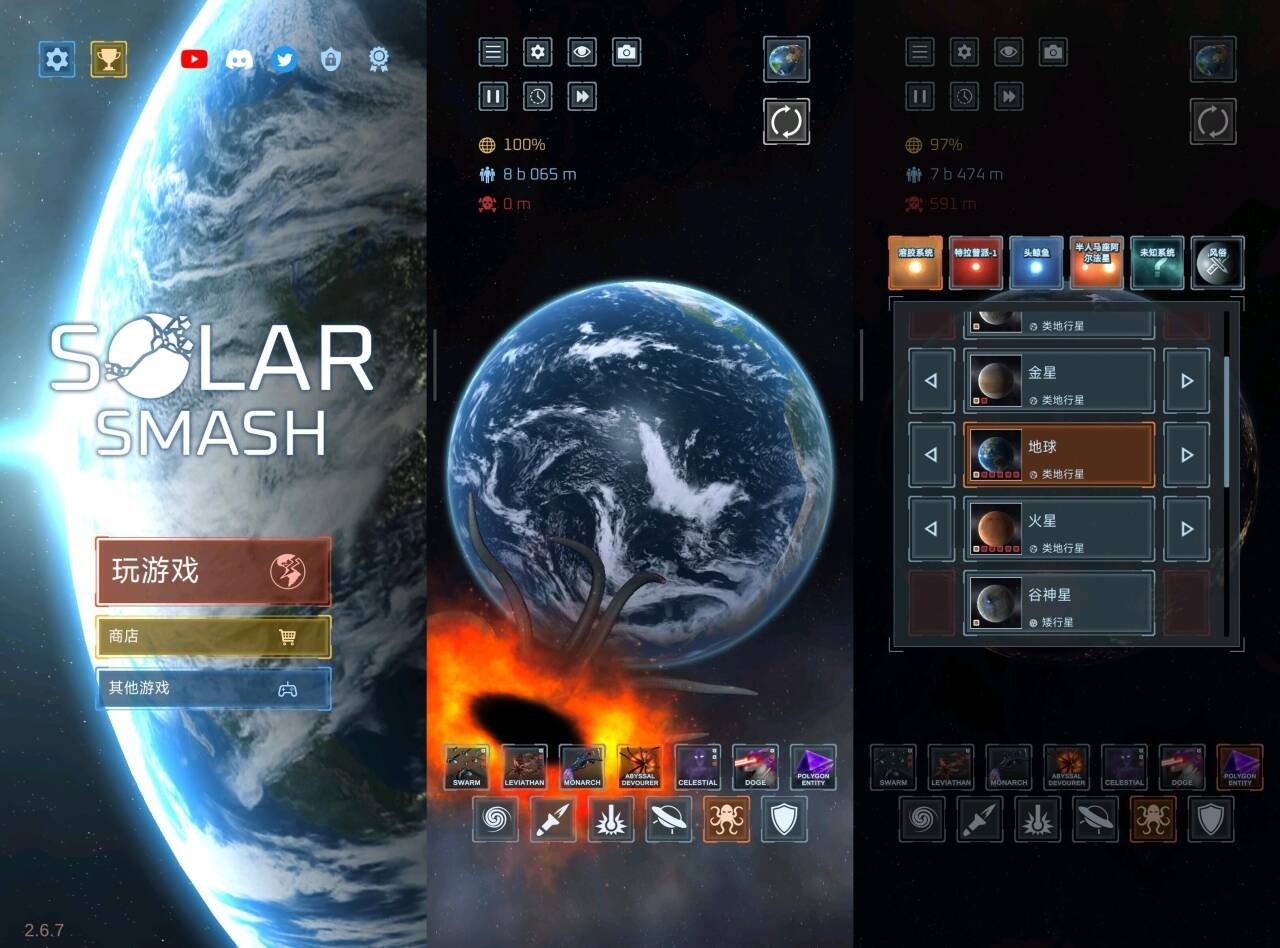The width and height of the screenshot is (1280, 948).
Task: Open the Twitter link
Action: click(x=285, y=59)
